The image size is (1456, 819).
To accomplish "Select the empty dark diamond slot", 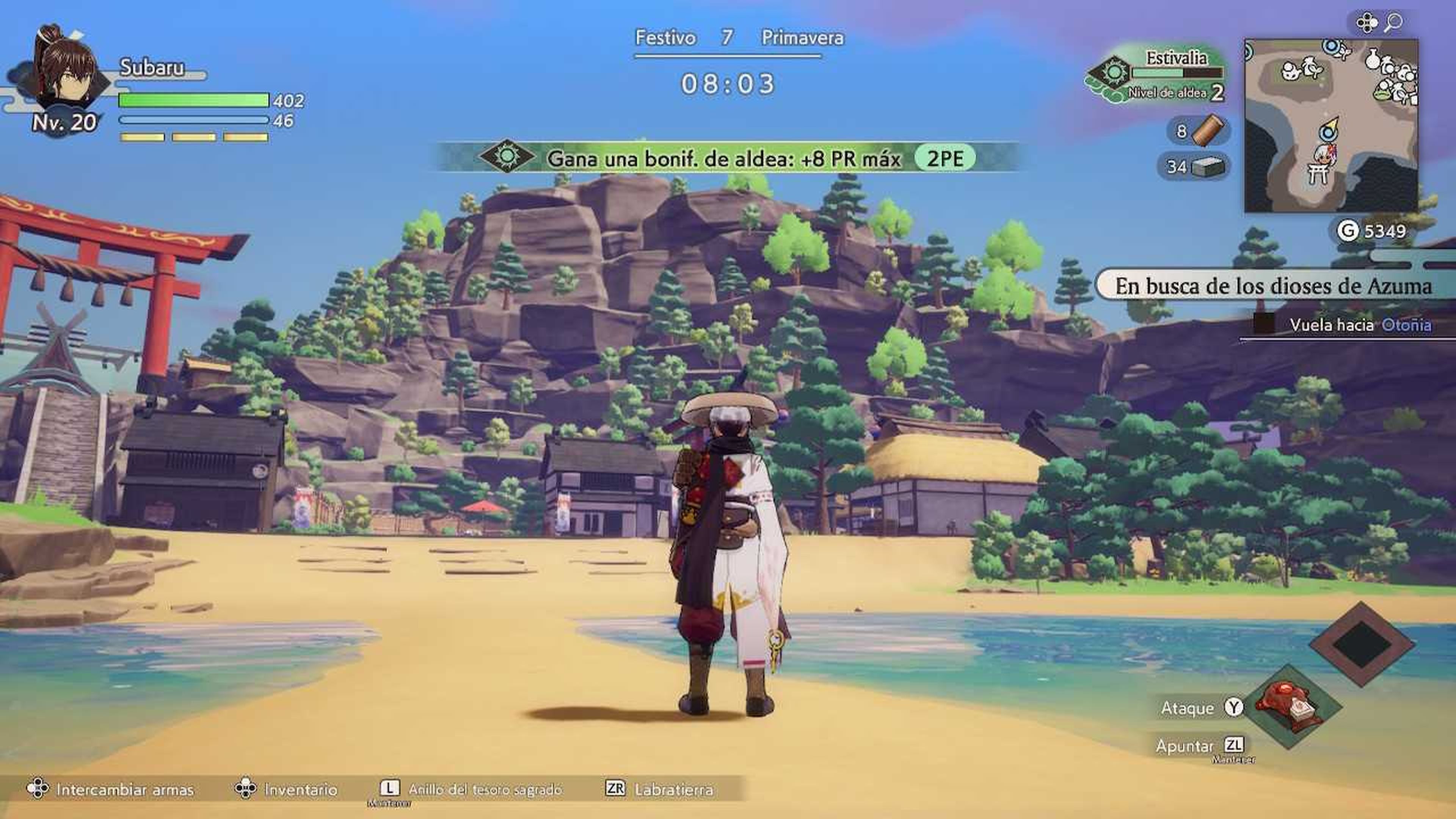I will click(1362, 644).
